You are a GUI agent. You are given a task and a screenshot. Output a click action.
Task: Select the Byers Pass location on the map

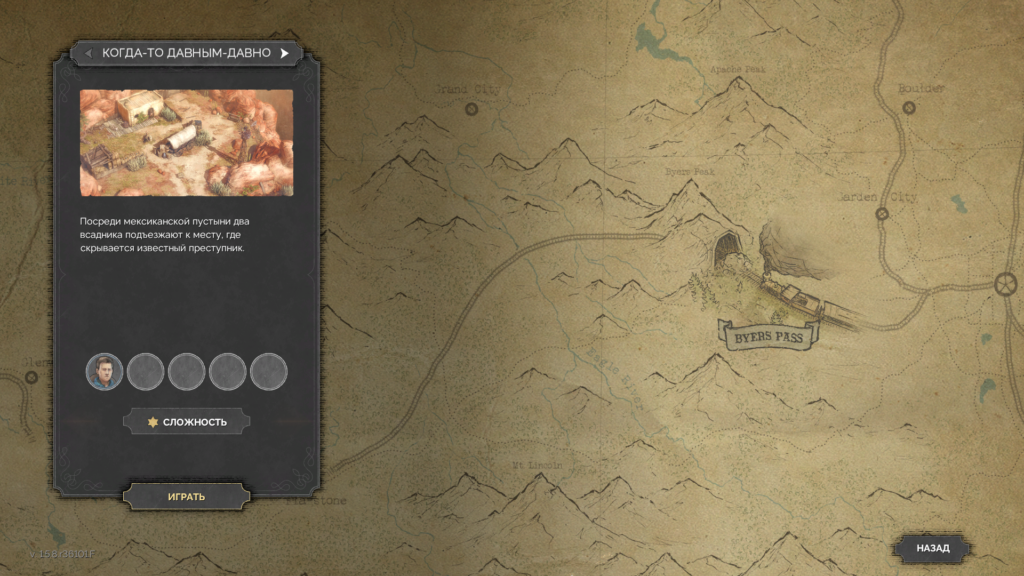[768, 337]
